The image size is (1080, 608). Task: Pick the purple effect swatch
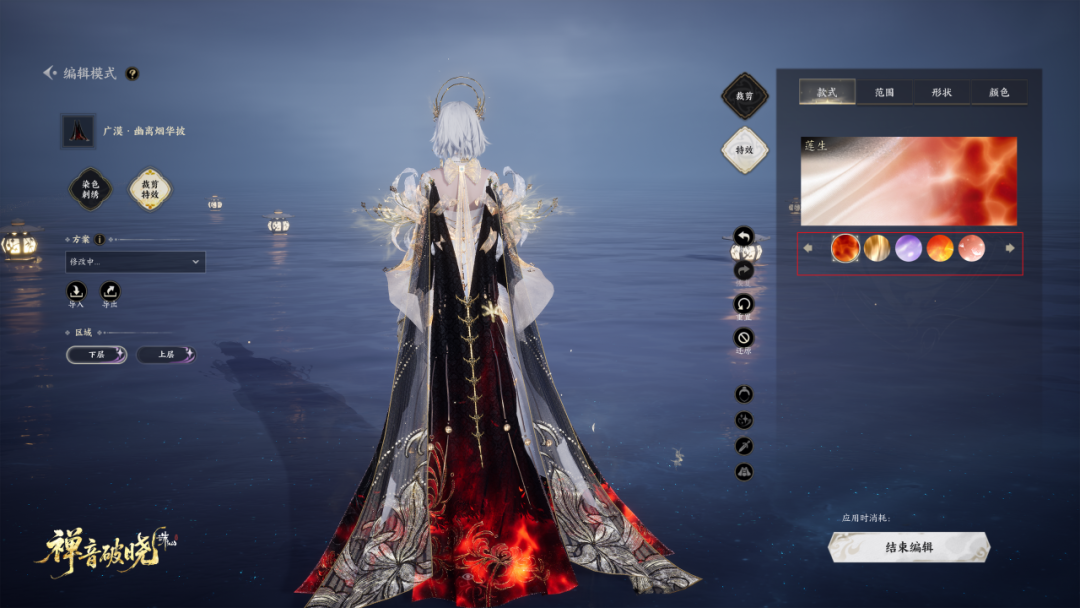(909, 248)
